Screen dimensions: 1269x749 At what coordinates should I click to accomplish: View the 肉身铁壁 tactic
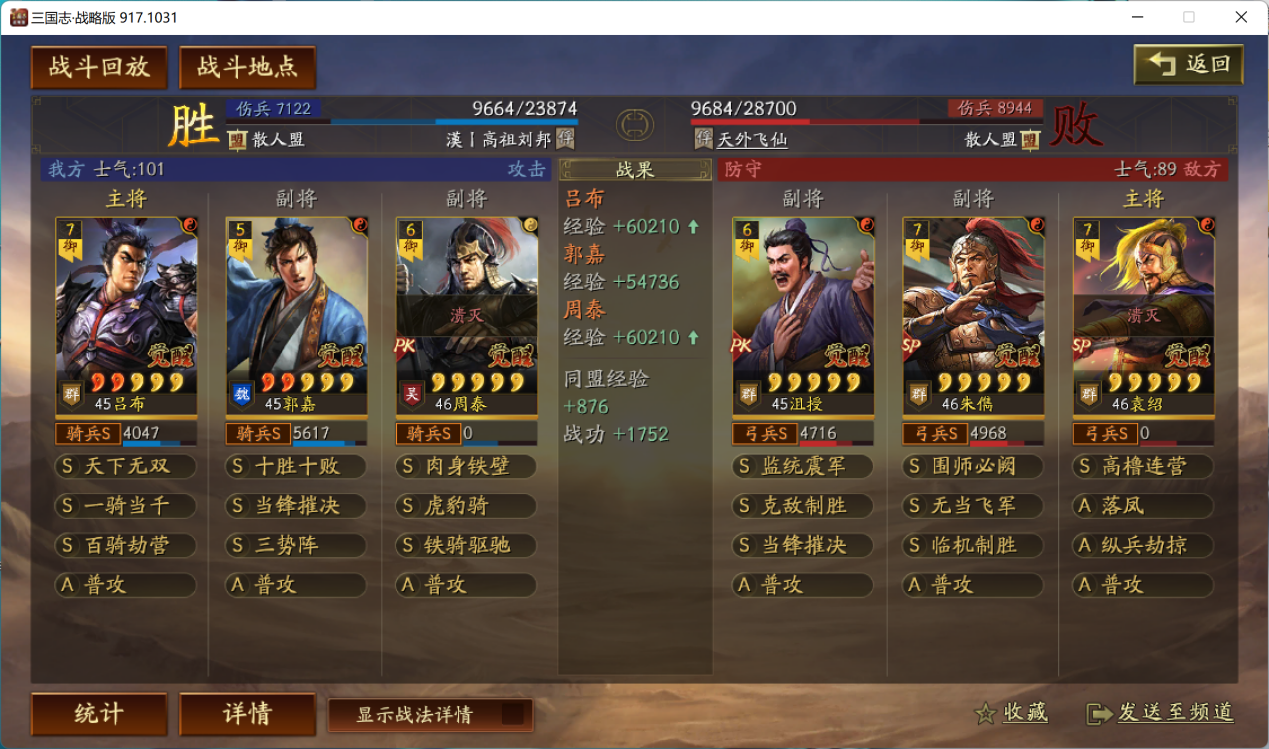click(466, 467)
